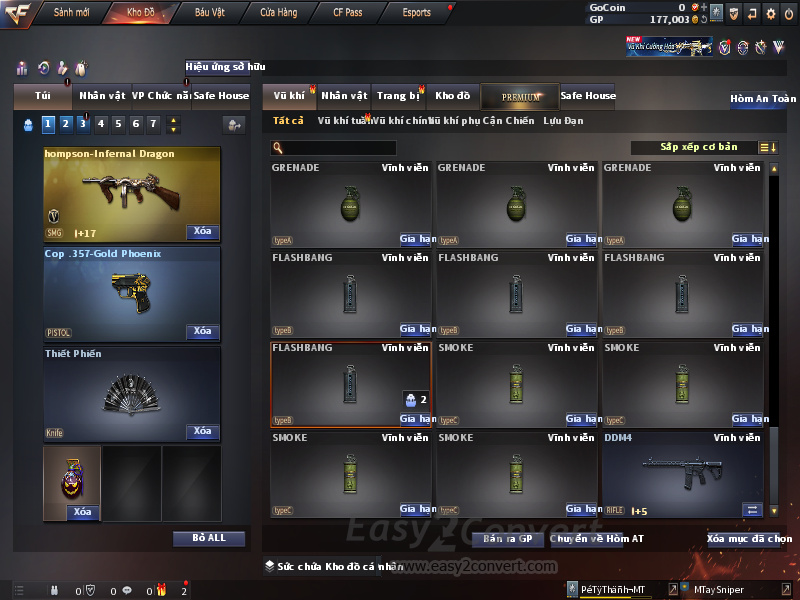Select the DDM4 rifle in storage

(683, 475)
